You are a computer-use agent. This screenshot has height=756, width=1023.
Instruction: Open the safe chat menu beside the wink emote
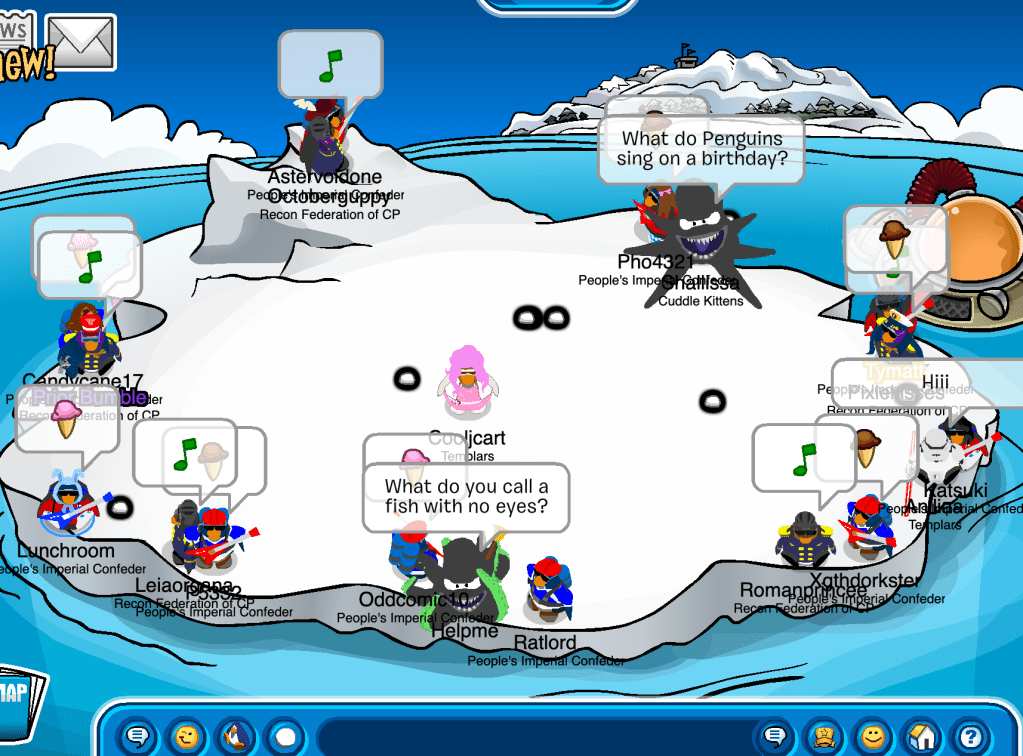[x=138, y=737]
